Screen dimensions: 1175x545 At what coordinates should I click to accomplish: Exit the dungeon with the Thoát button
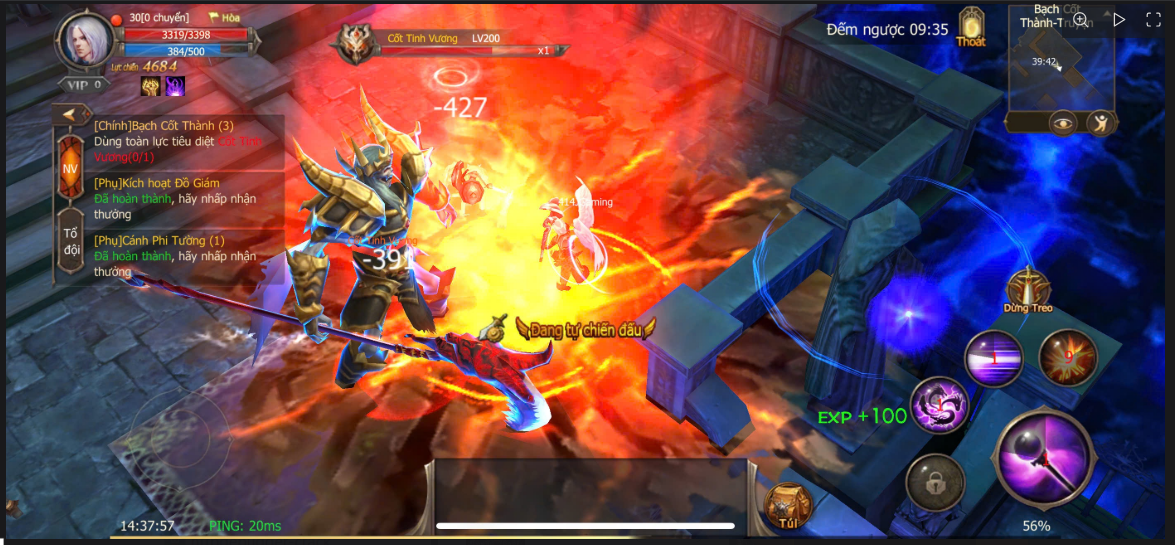(970, 28)
